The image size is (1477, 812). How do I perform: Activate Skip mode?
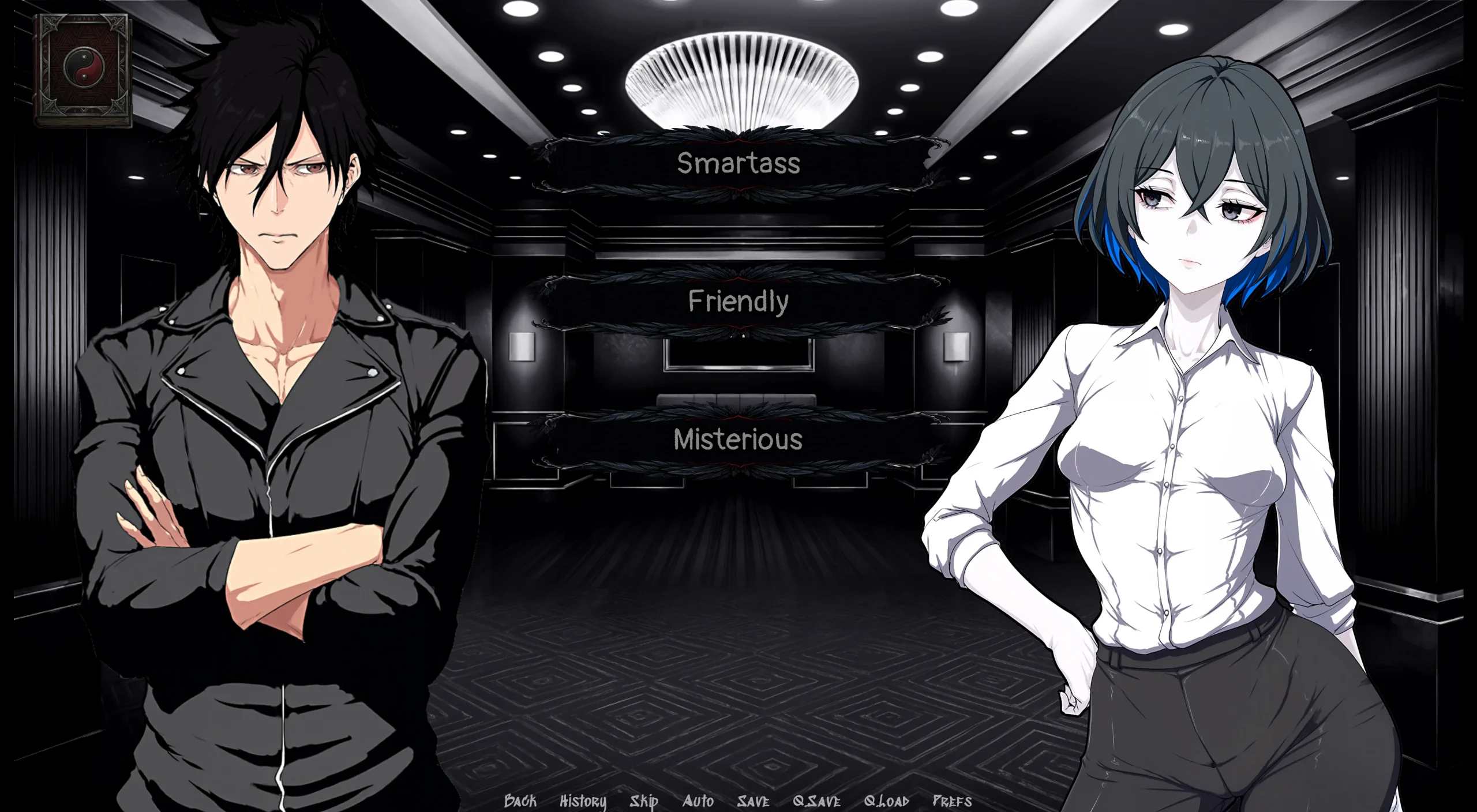pyautogui.click(x=644, y=800)
